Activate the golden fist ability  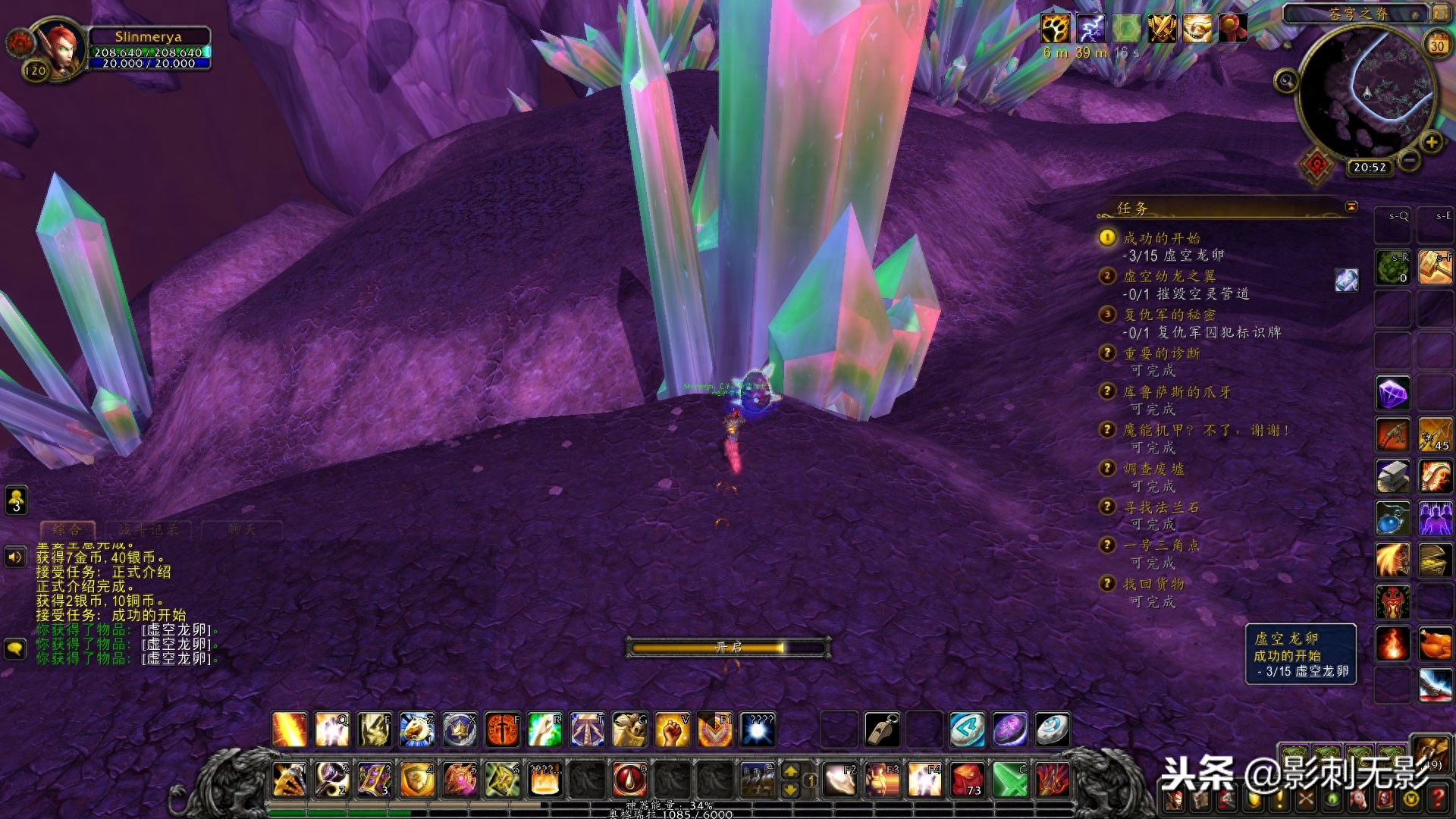coord(671,730)
